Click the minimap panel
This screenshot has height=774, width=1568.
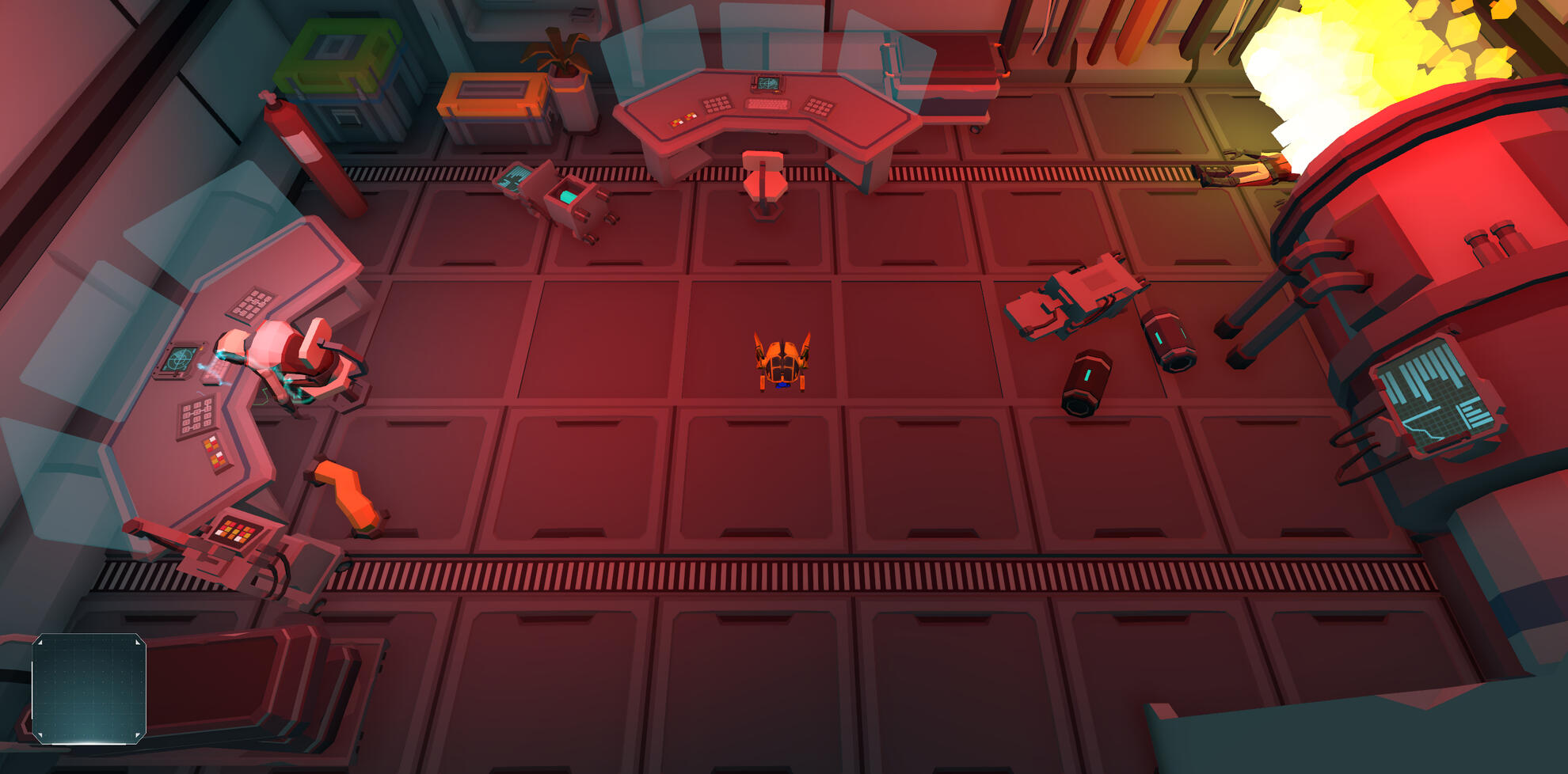point(89,689)
